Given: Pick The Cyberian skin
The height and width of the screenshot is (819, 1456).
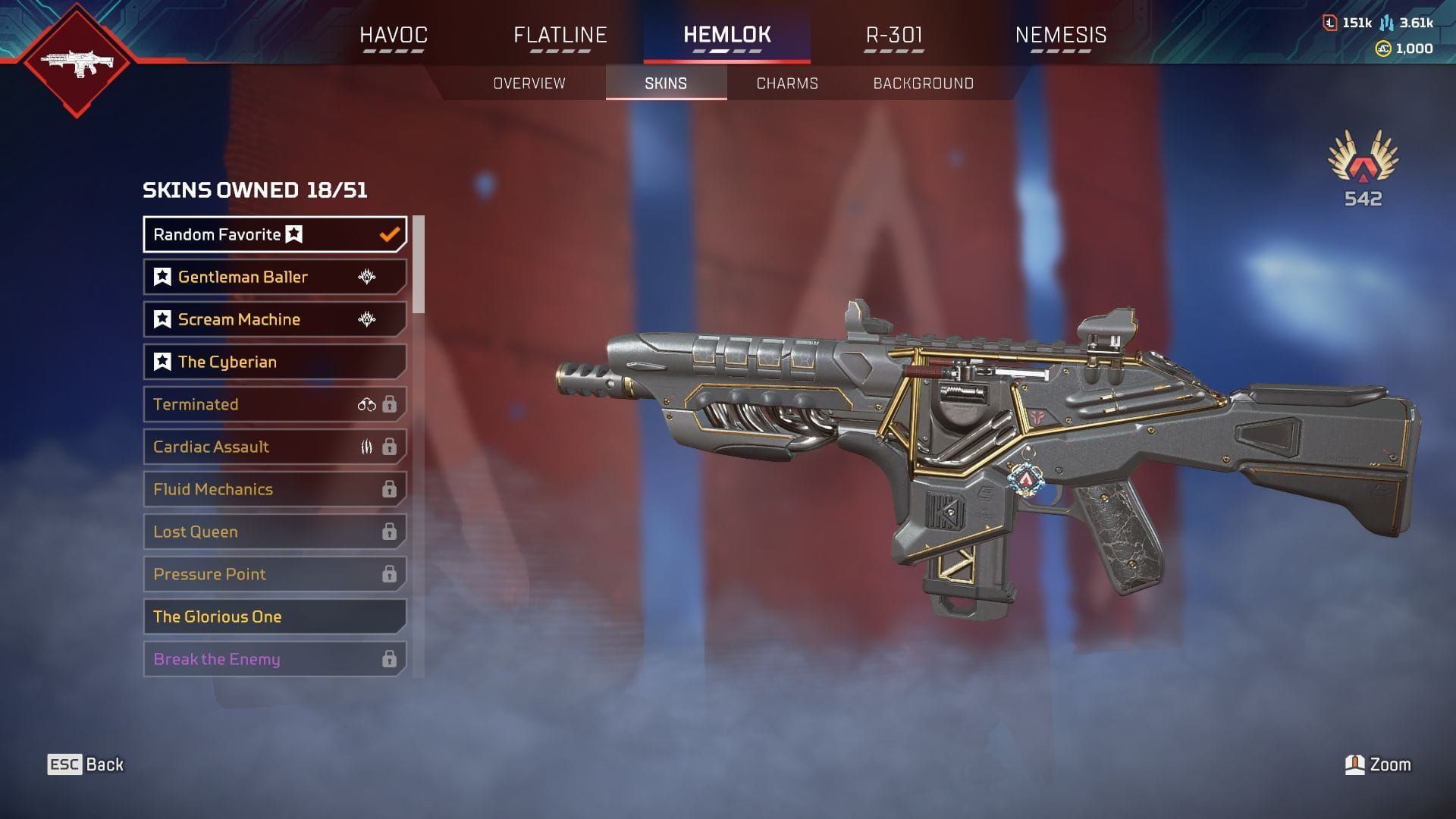Looking at the screenshot, I should 275,362.
